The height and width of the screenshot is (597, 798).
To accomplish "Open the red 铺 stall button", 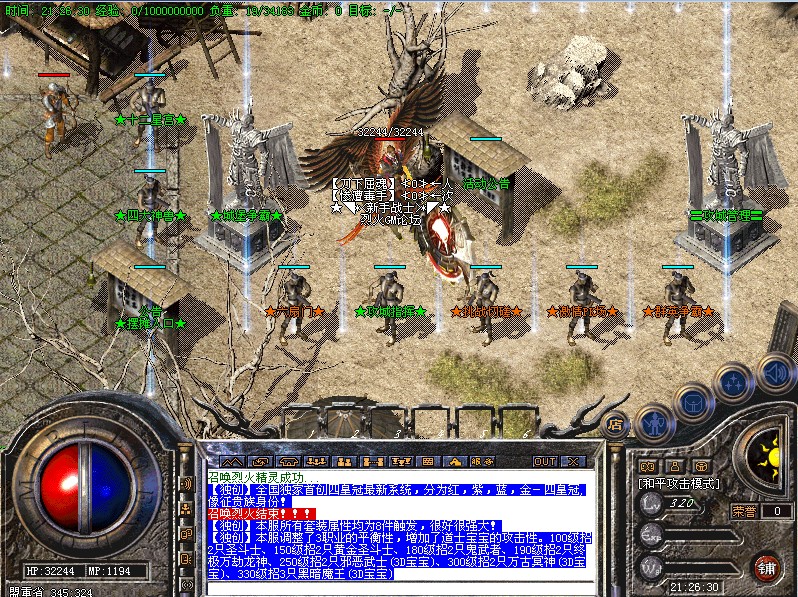I will [x=766, y=567].
